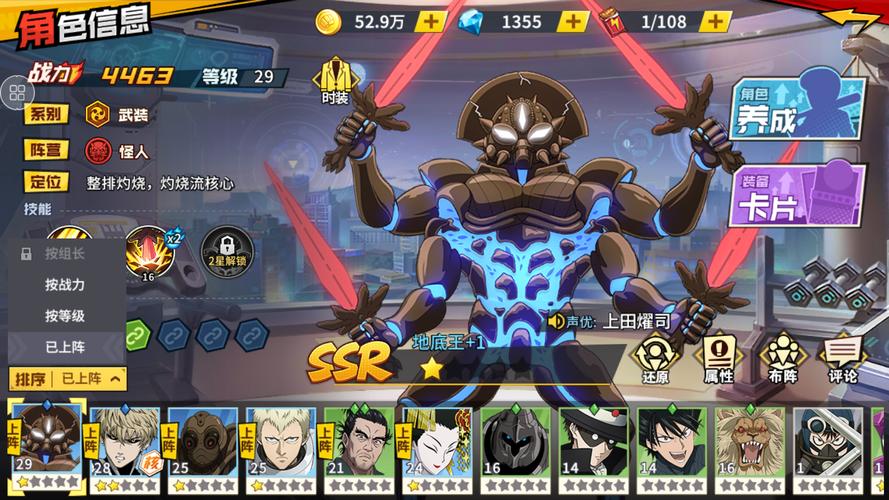
Task: Go back using the yellow arrow
Action: (851, 21)
